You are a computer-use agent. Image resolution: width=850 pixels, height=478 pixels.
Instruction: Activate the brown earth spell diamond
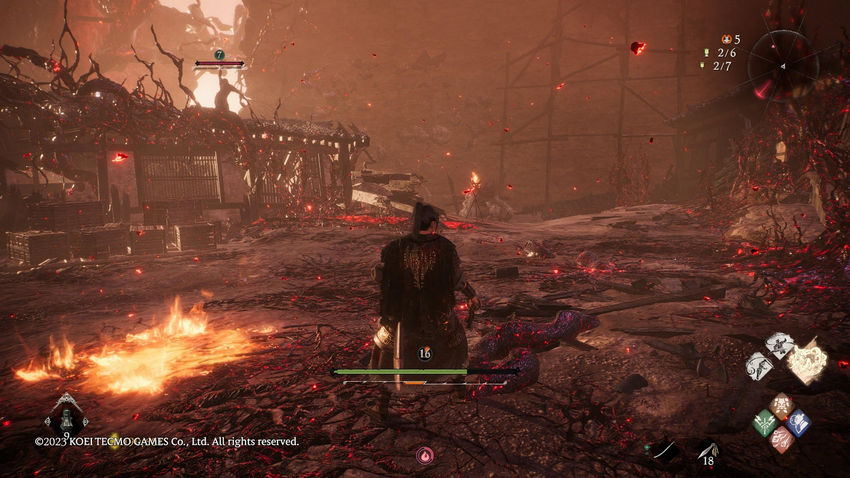pos(782,405)
